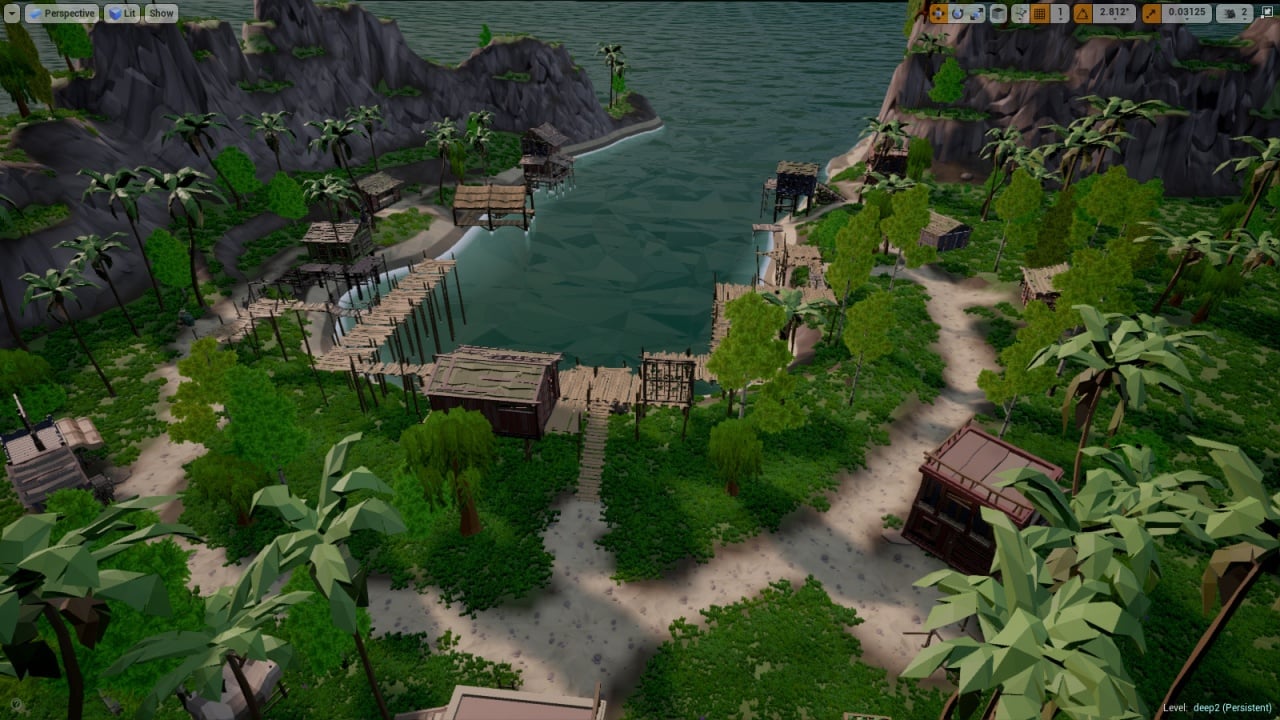Viewport: 1280px width, 720px height.
Task: Maximize or restore the viewport
Action: pyautogui.click(x=1266, y=13)
